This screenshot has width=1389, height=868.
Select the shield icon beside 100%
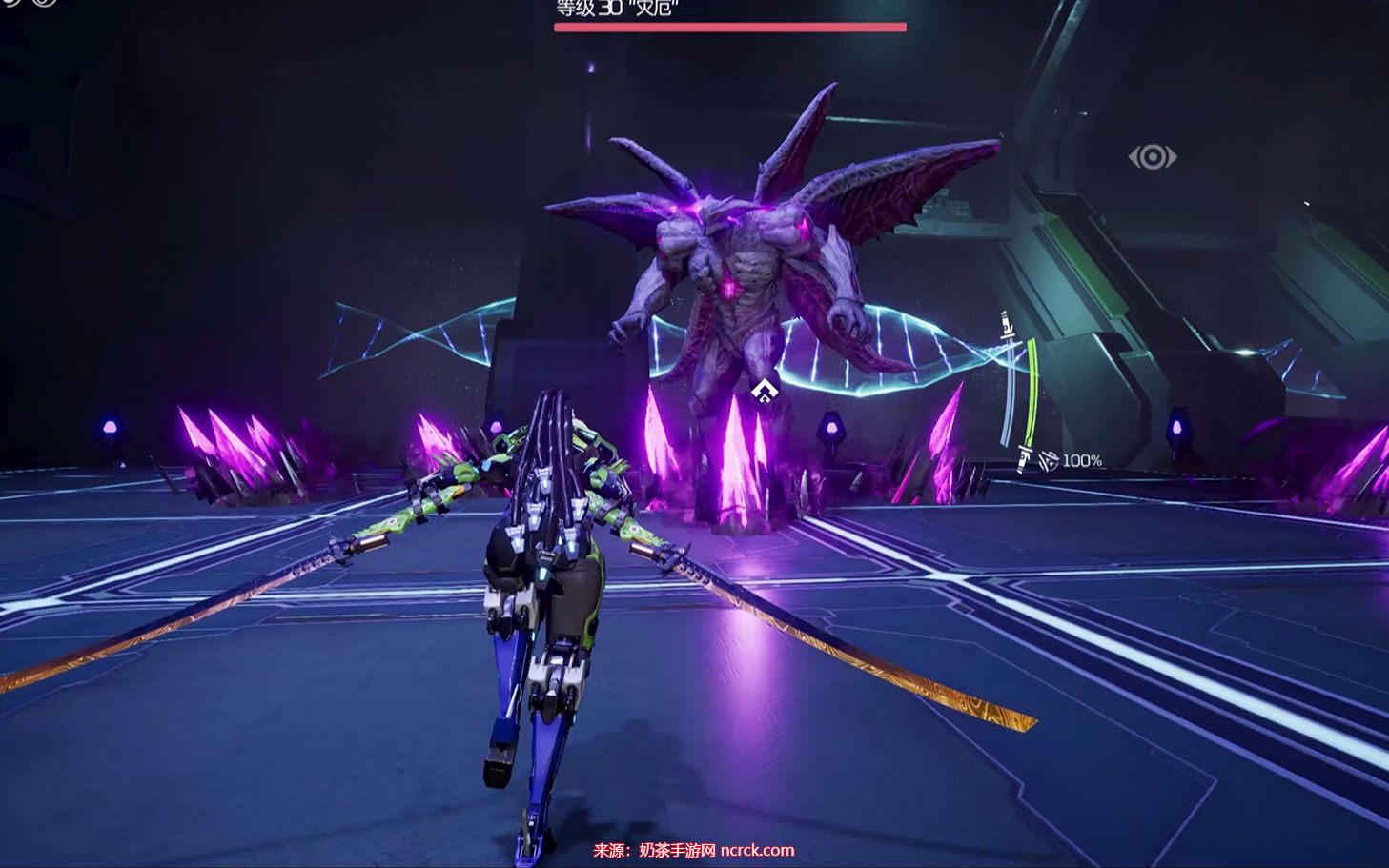click(1048, 461)
